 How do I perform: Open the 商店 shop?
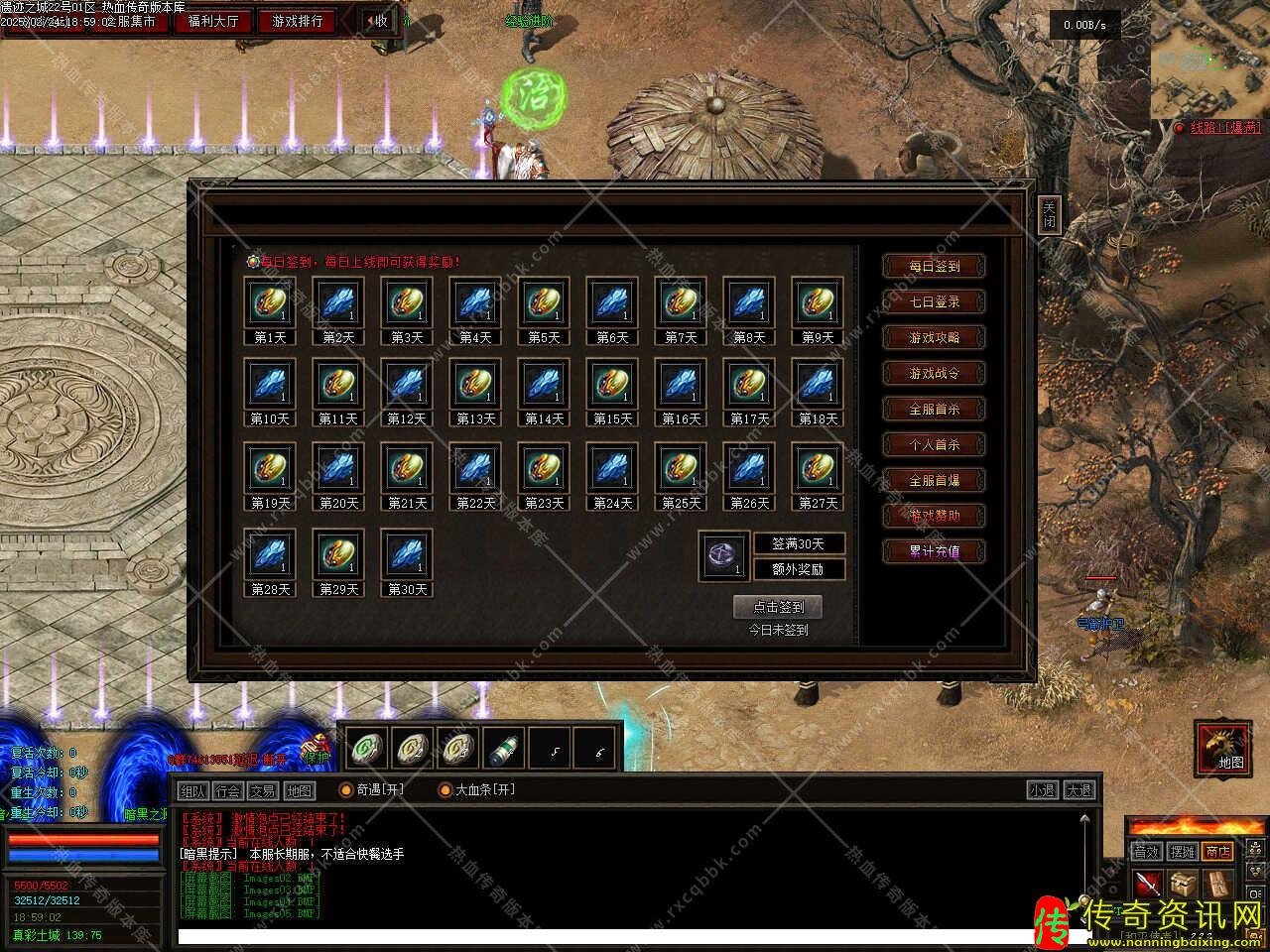(x=1217, y=852)
